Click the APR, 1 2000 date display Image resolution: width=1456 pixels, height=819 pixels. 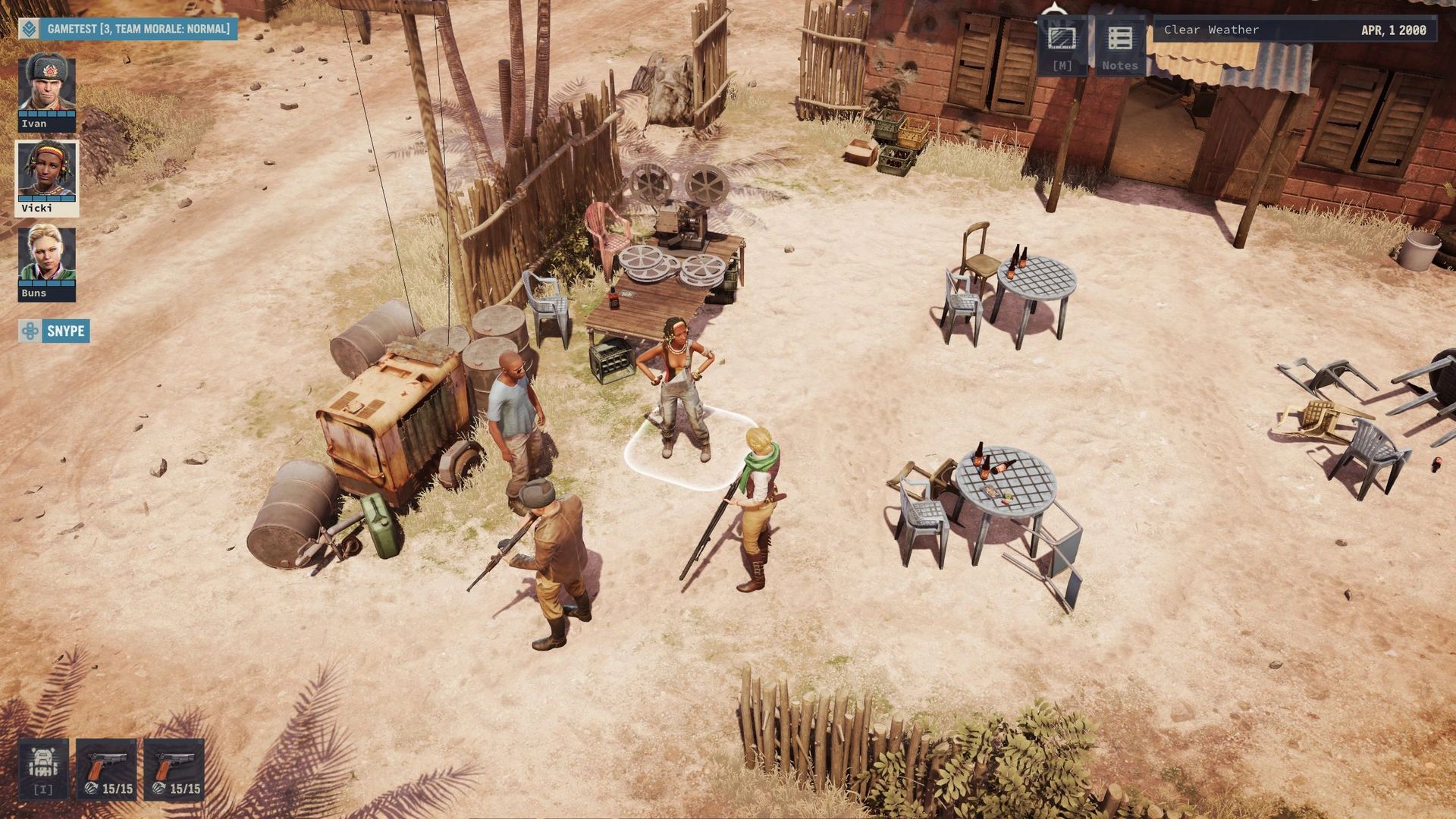1395,30
